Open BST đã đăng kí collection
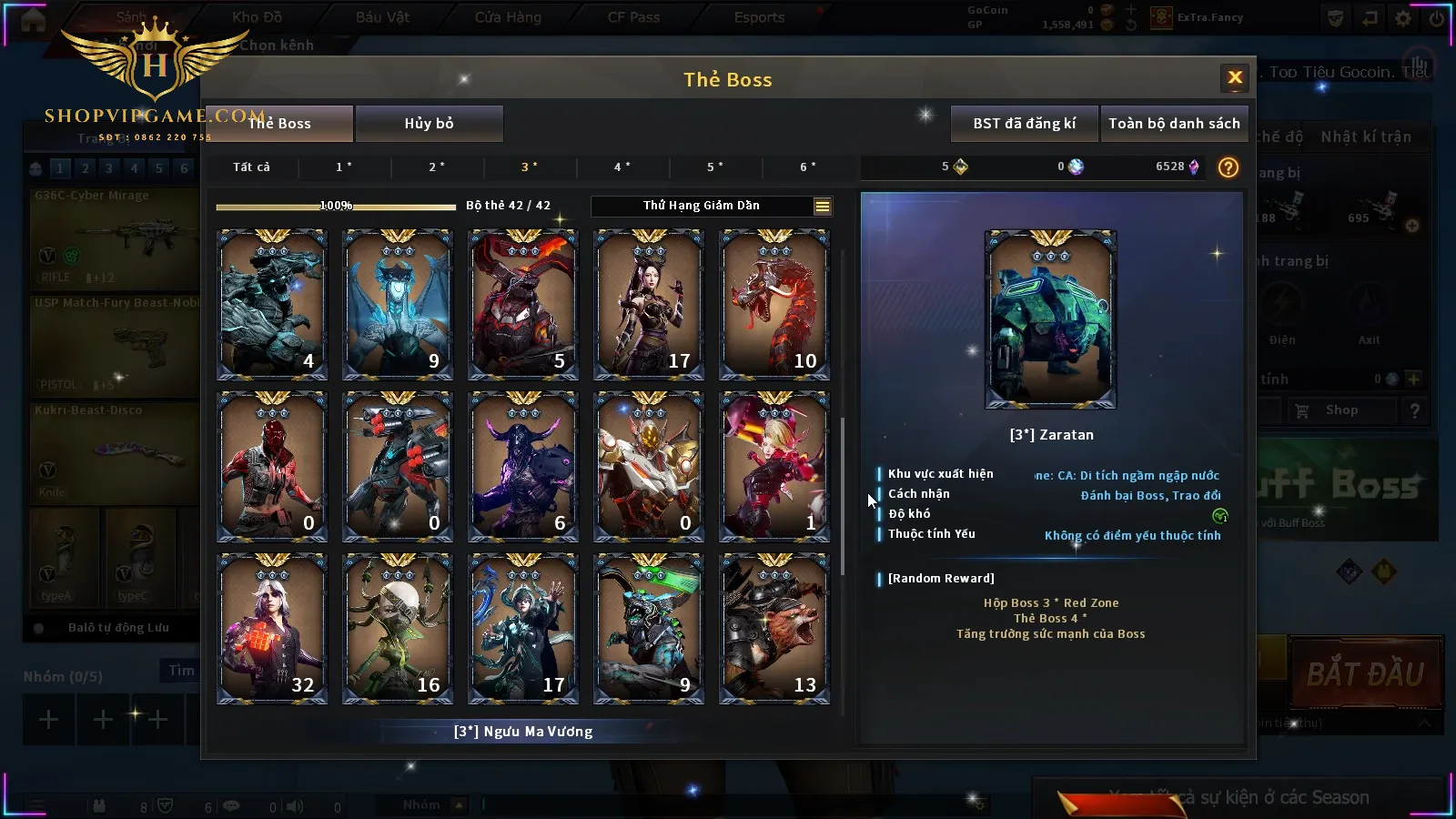This screenshot has width=1456, height=819. [1024, 124]
